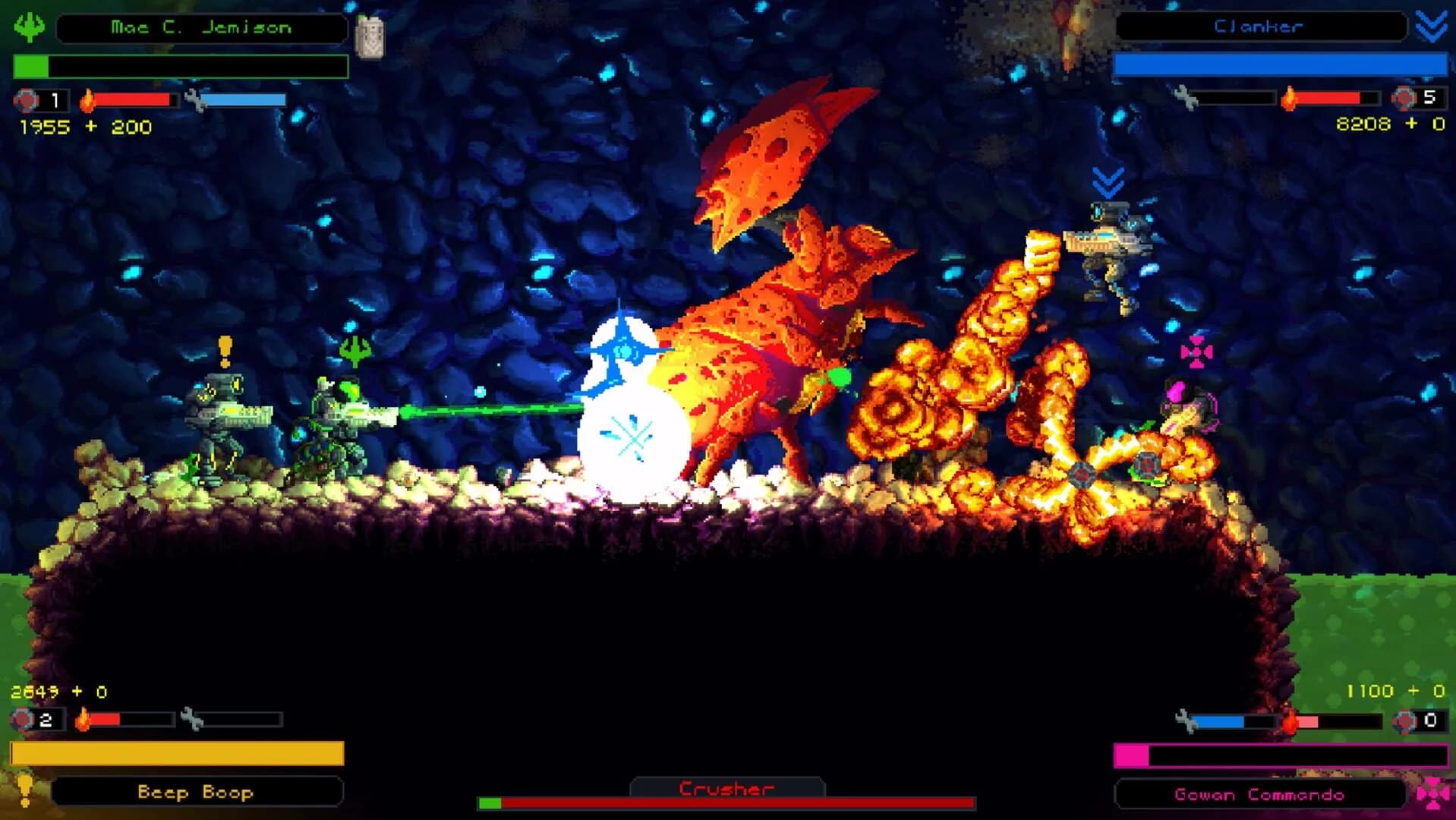Screen dimensions: 1456x820
Task: Click the flame icon on Clanker's HUD
Action: pyautogui.click(x=1289, y=97)
